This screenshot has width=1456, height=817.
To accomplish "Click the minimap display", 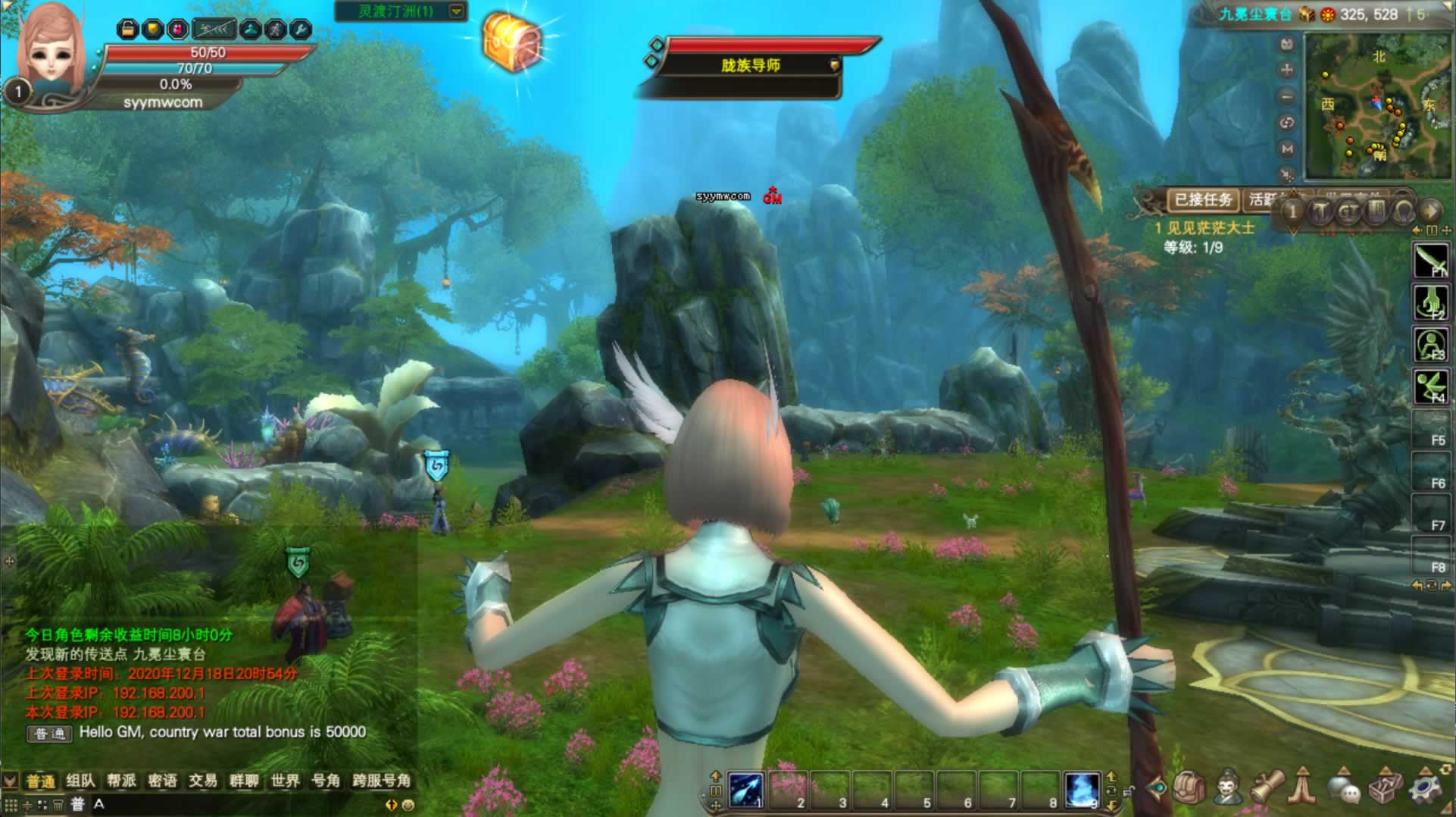I will point(1376,106).
